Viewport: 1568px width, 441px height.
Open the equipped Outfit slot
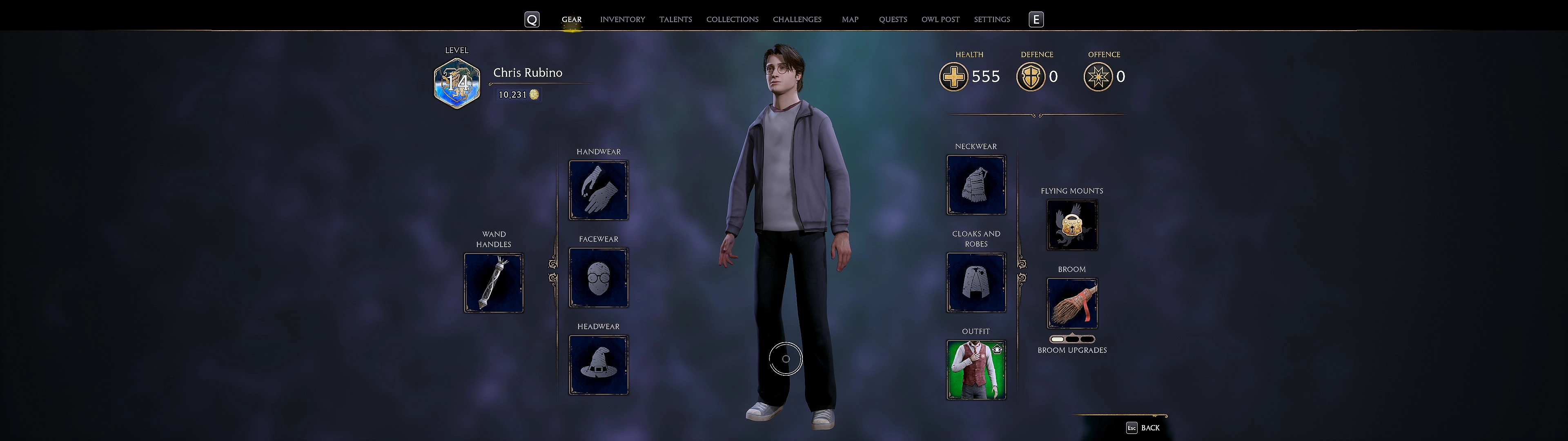[x=976, y=370]
